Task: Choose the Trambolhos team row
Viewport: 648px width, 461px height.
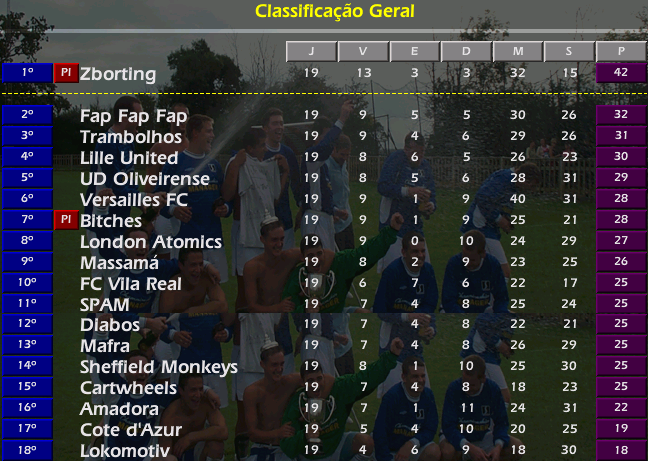Action: (131, 137)
